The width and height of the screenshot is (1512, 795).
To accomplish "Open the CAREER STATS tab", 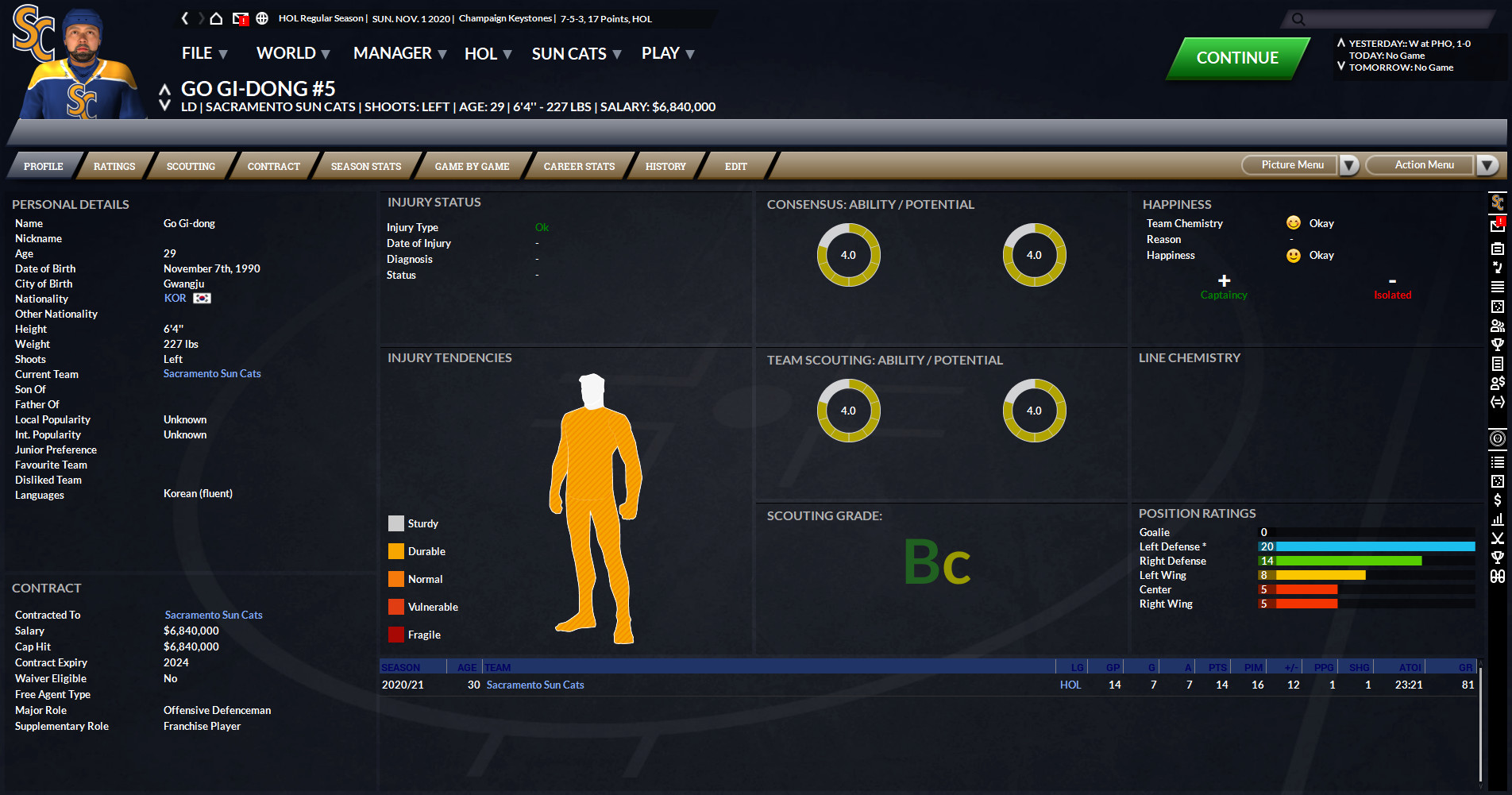I will pyautogui.click(x=579, y=166).
